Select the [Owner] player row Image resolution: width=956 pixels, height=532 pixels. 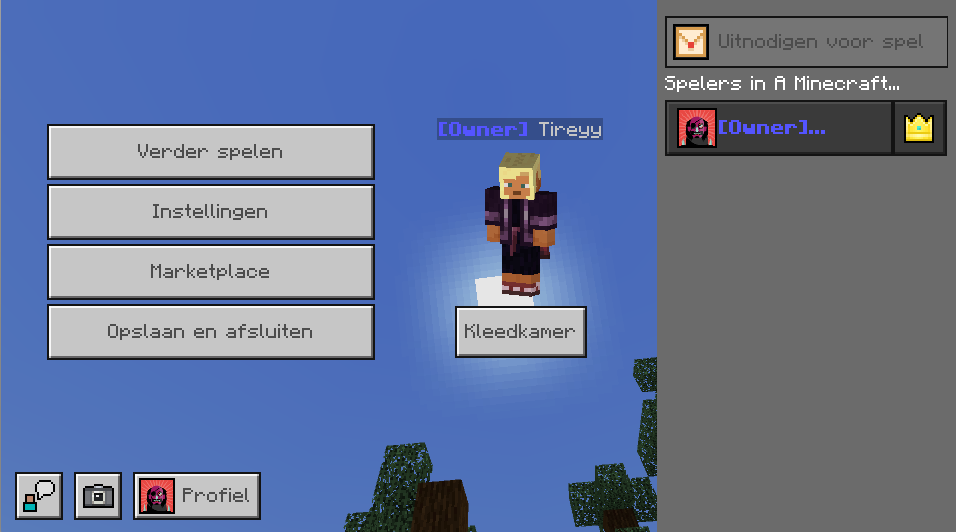pyautogui.click(x=778, y=128)
